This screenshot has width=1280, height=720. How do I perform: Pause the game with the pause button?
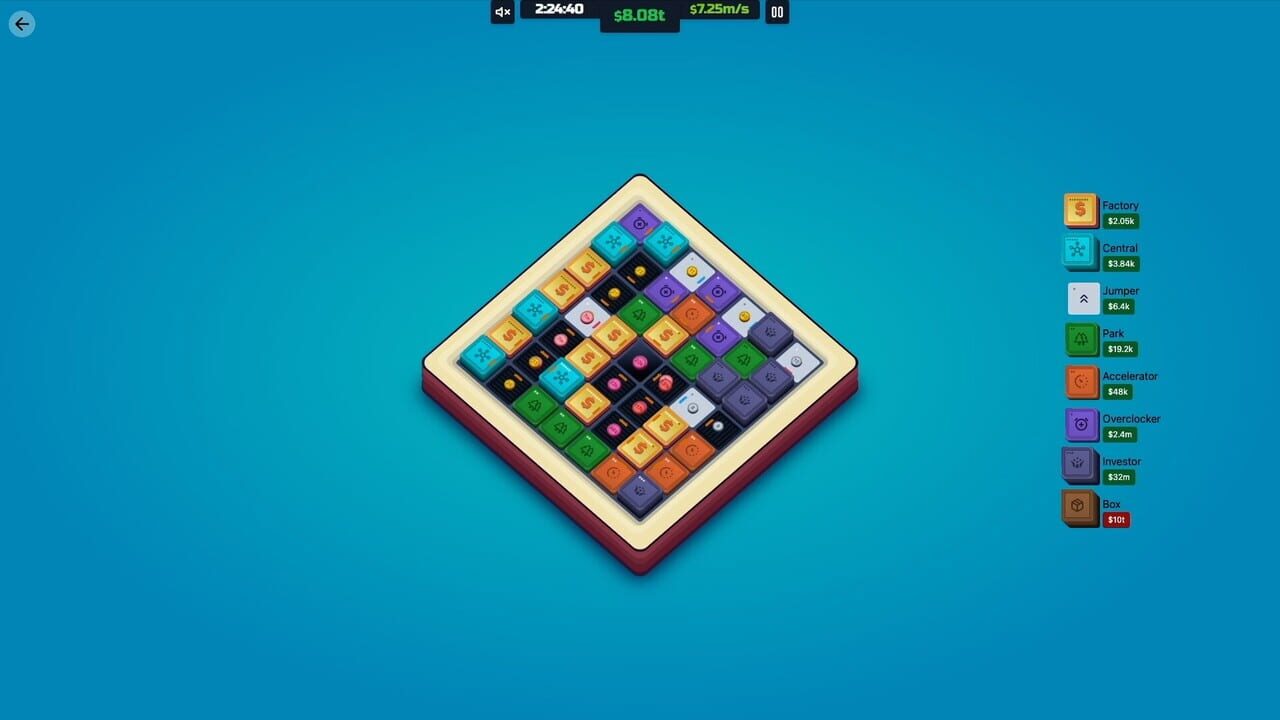pyautogui.click(x=777, y=12)
